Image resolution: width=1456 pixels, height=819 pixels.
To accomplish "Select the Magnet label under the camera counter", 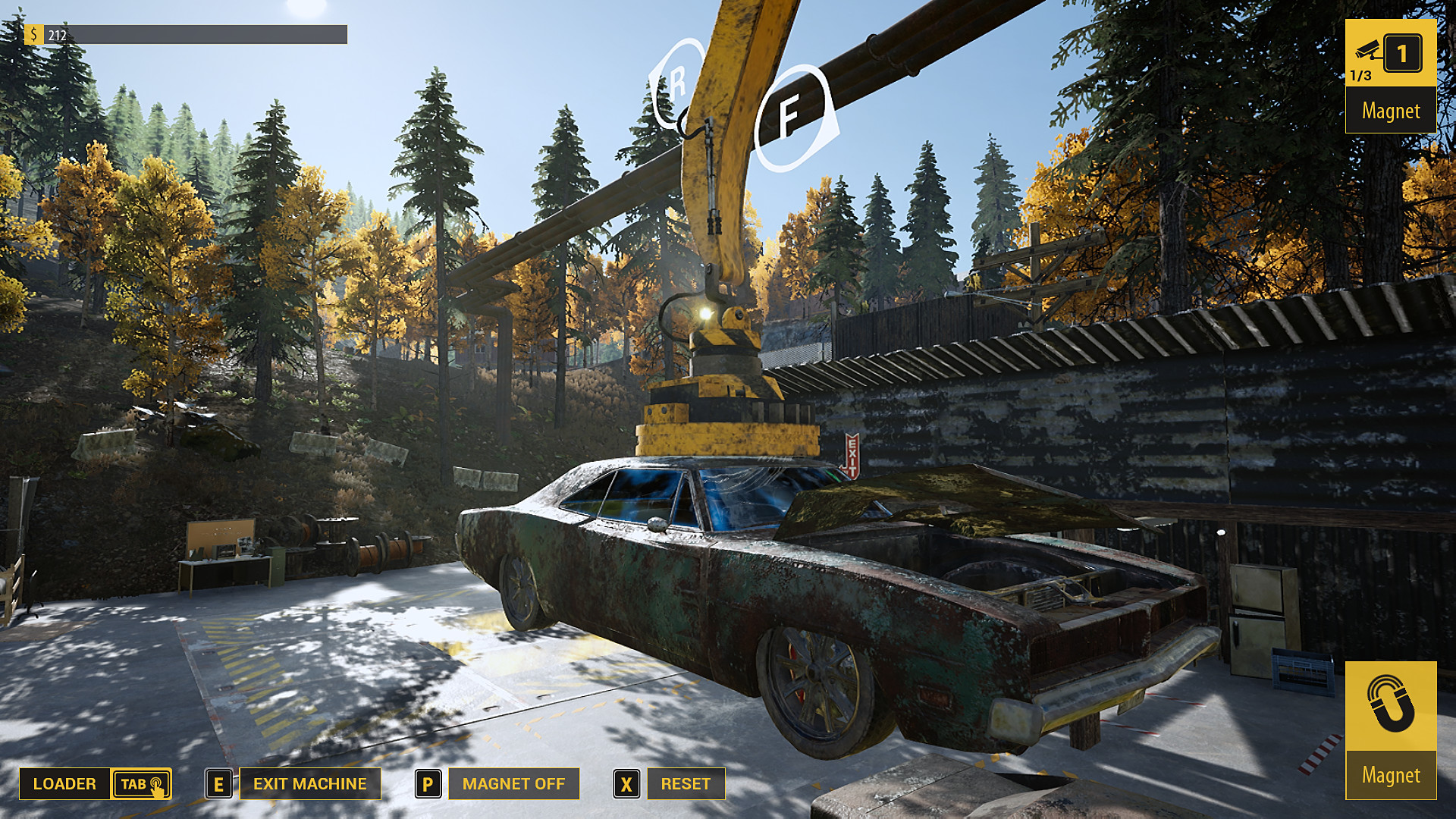I will tap(1390, 111).
